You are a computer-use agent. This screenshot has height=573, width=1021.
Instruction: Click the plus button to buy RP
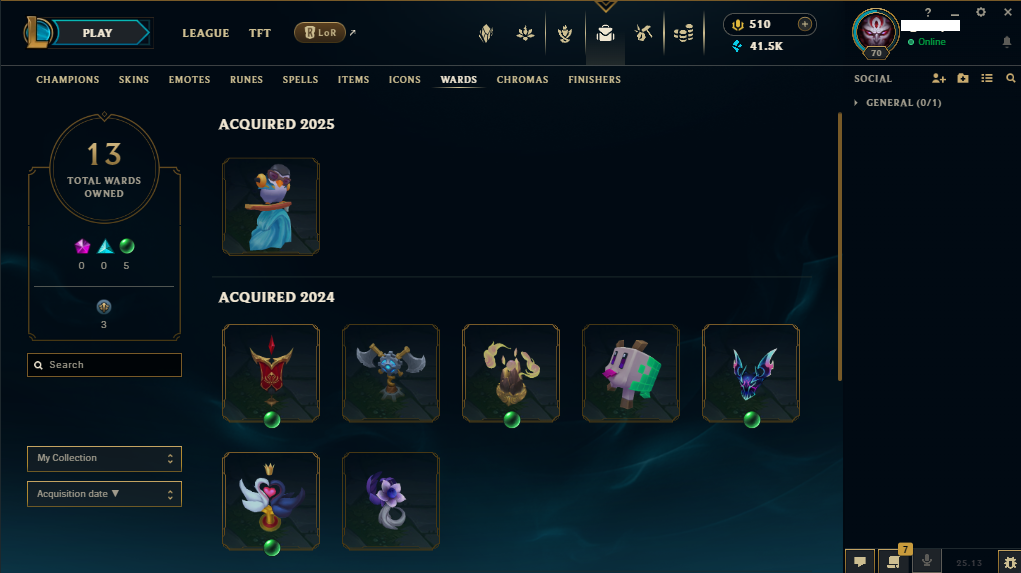click(804, 24)
